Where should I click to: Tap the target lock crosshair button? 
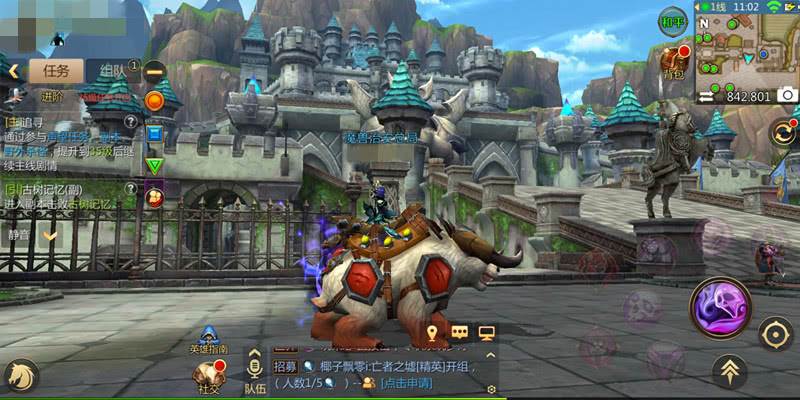tap(775, 334)
